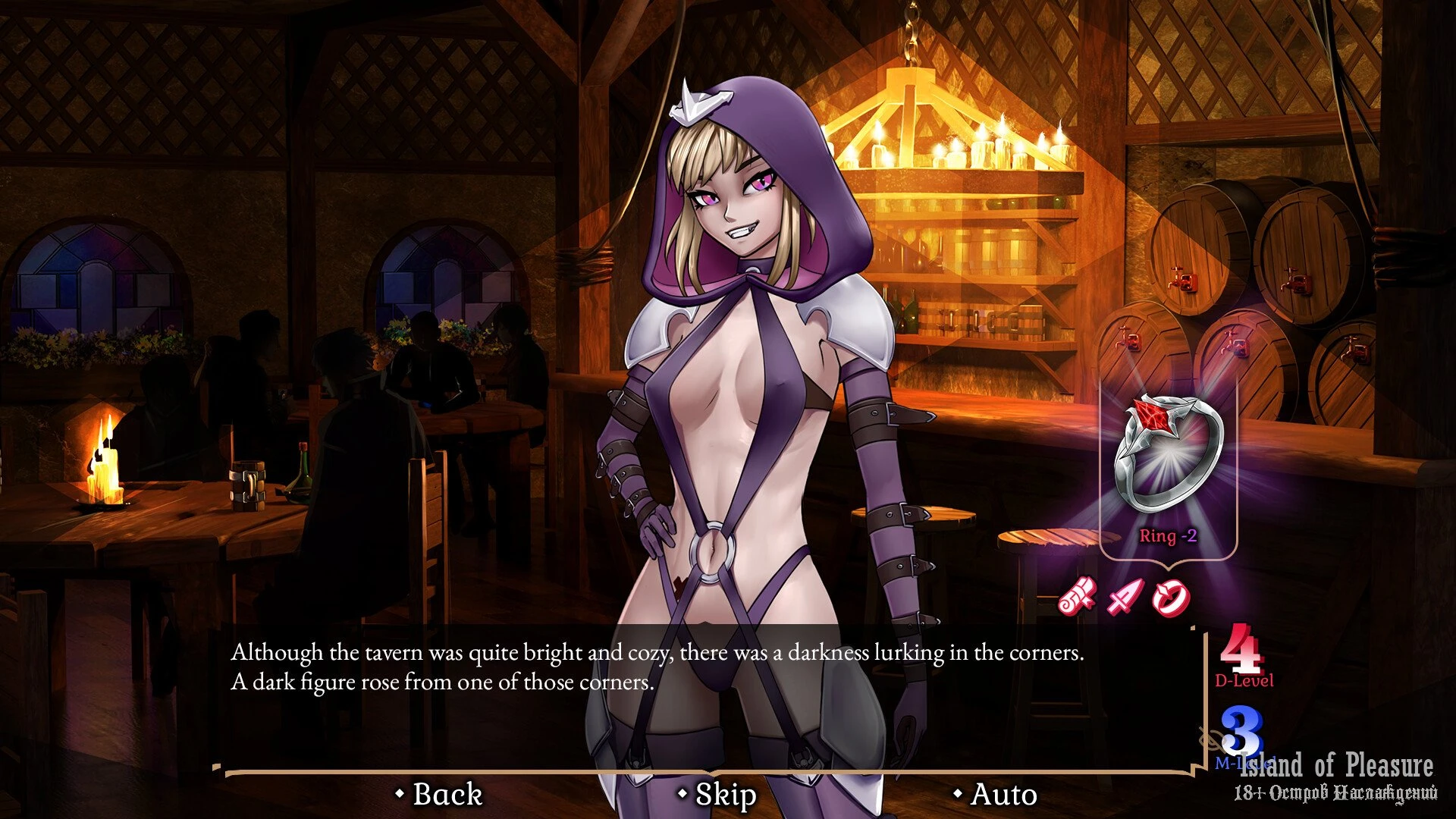Image resolution: width=1456 pixels, height=819 pixels.
Task: Select the dagger weapon icon
Action: click(1125, 598)
